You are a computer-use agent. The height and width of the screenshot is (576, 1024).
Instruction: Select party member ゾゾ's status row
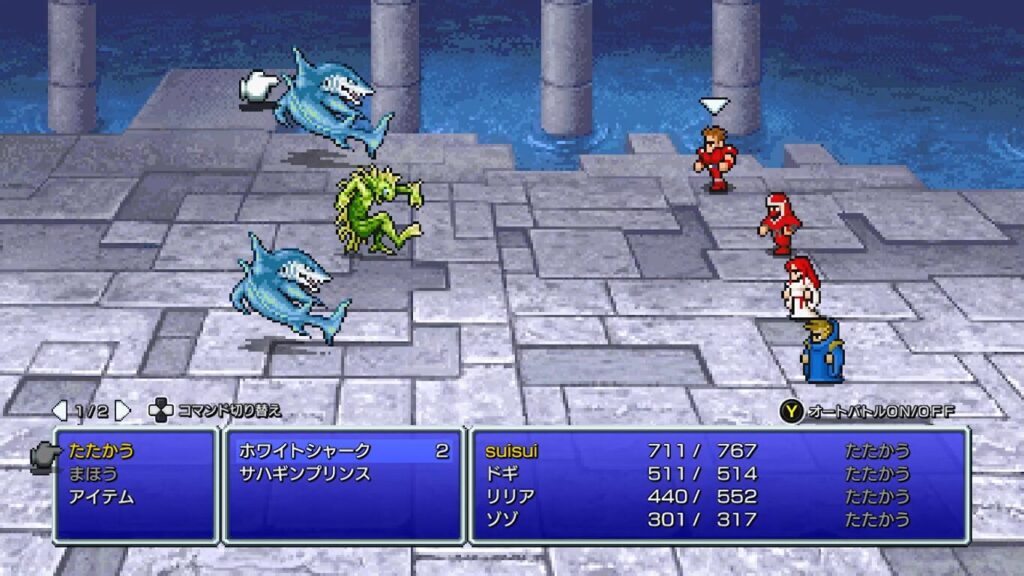pos(718,519)
